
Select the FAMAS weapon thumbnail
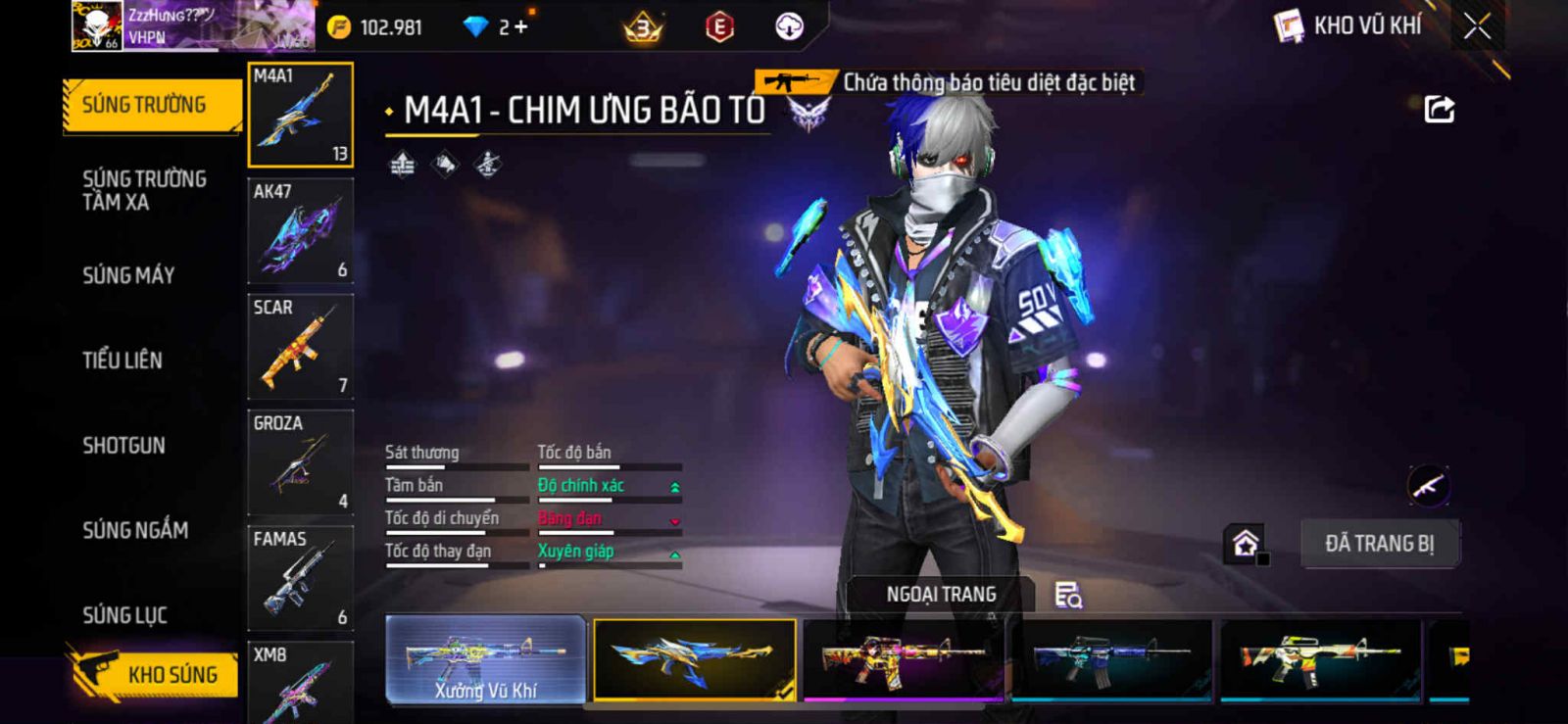pyautogui.click(x=300, y=578)
